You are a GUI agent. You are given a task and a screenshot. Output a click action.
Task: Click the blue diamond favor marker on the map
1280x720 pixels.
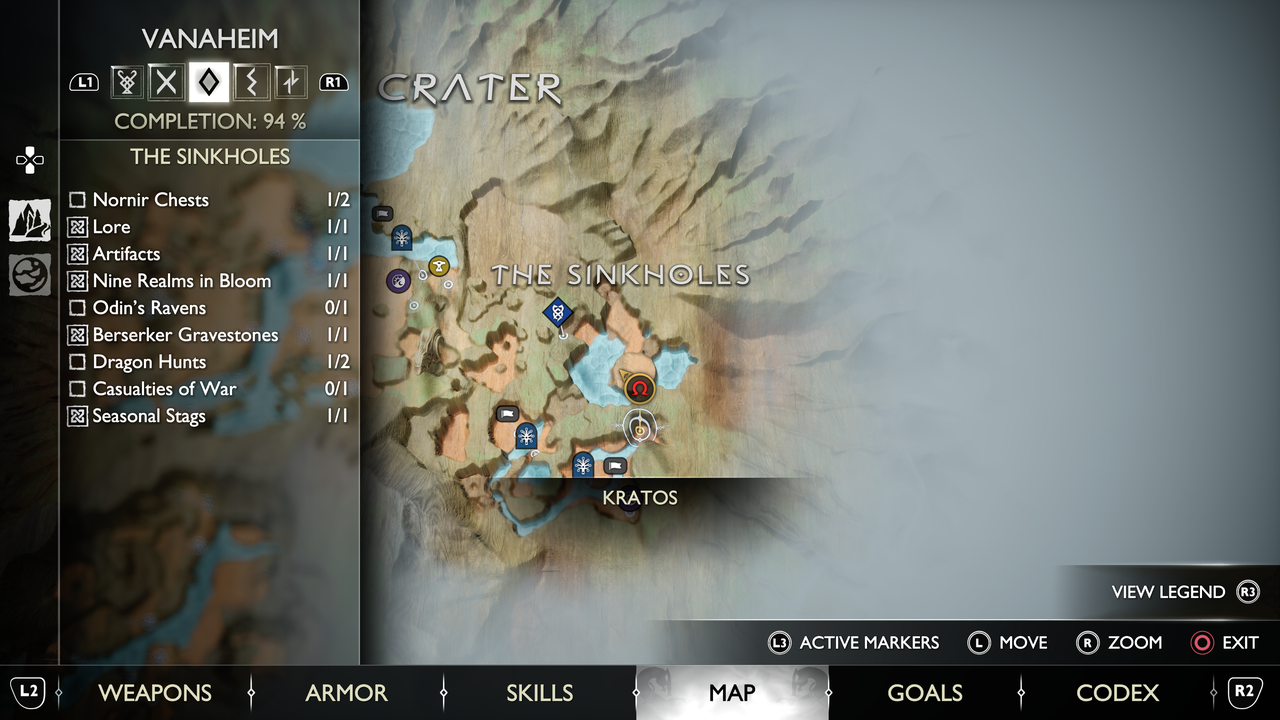pos(557,312)
